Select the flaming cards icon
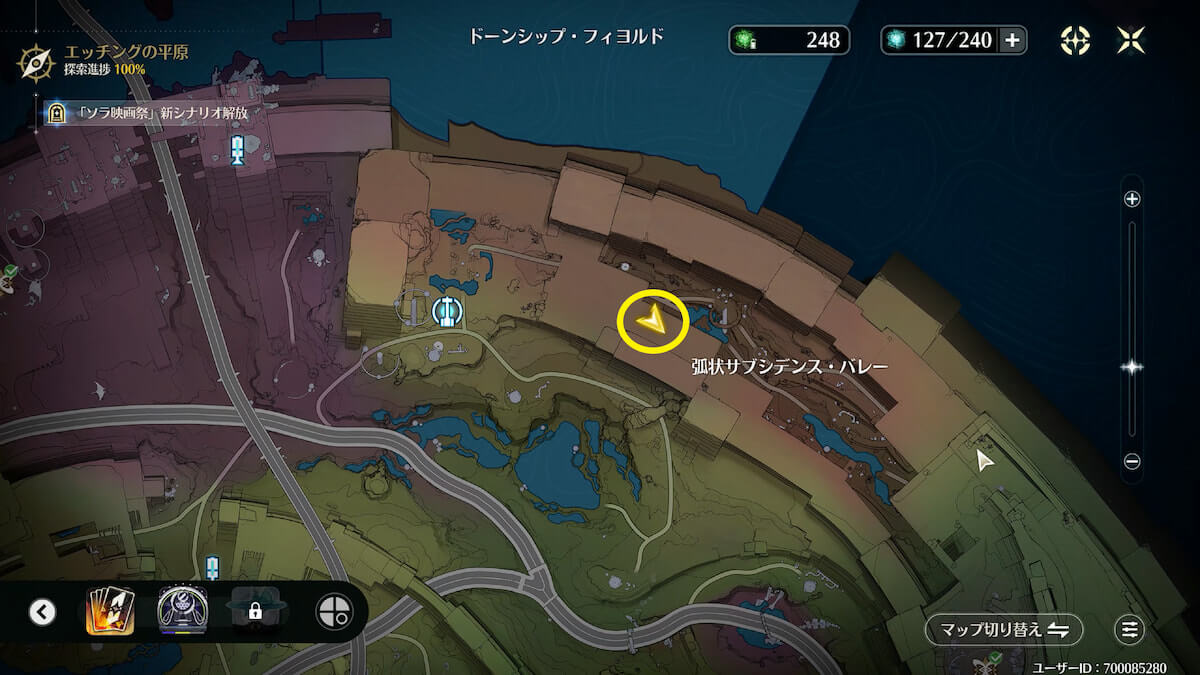The width and height of the screenshot is (1200, 675). coord(110,610)
